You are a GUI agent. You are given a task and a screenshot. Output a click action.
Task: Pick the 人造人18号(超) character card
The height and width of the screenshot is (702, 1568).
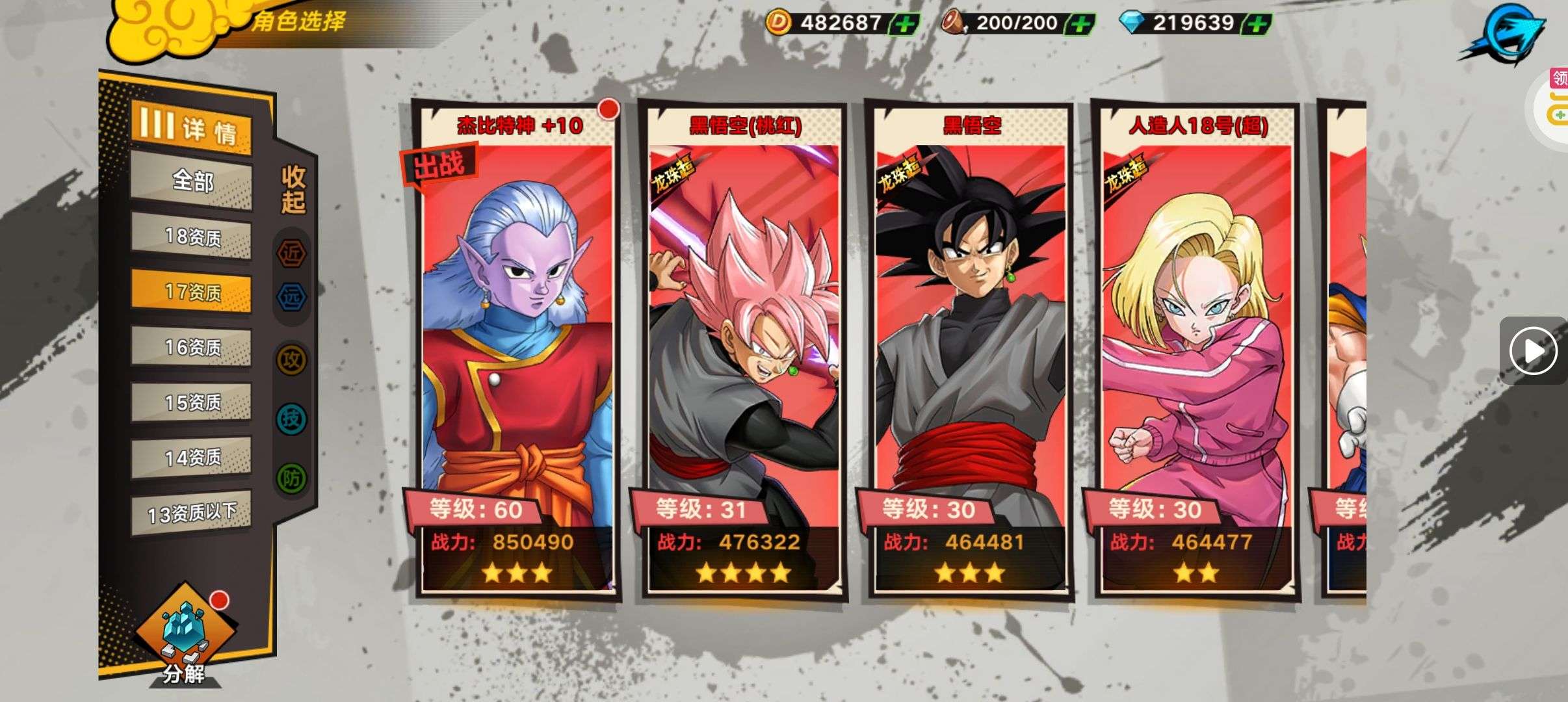(1196, 351)
